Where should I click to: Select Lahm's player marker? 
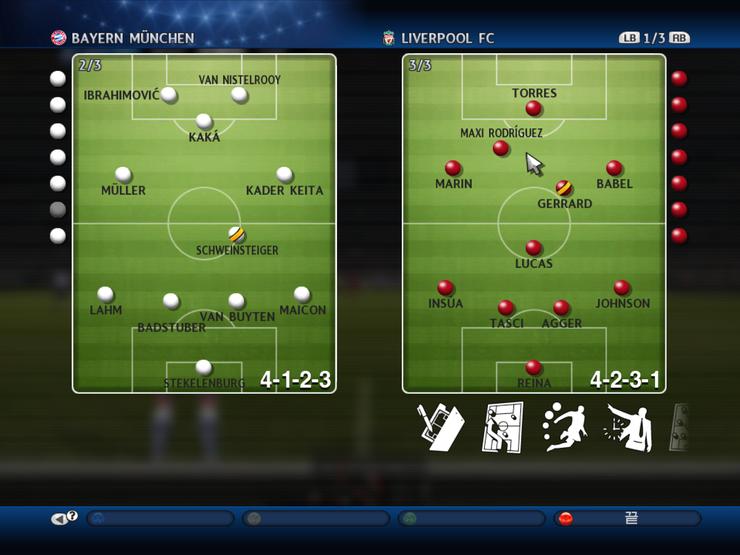[x=105, y=294]
